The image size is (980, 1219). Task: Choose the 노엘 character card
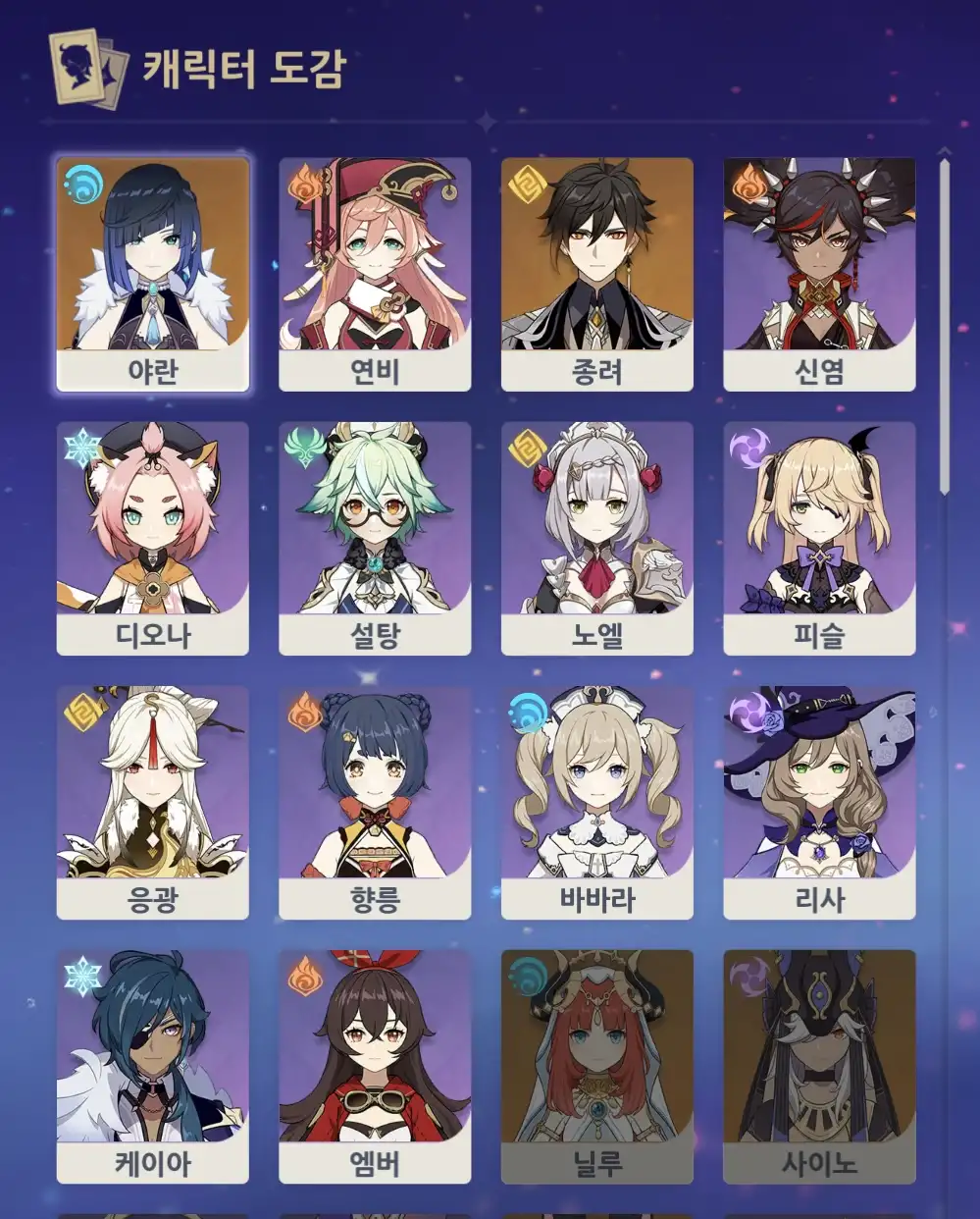coord(597,538)
